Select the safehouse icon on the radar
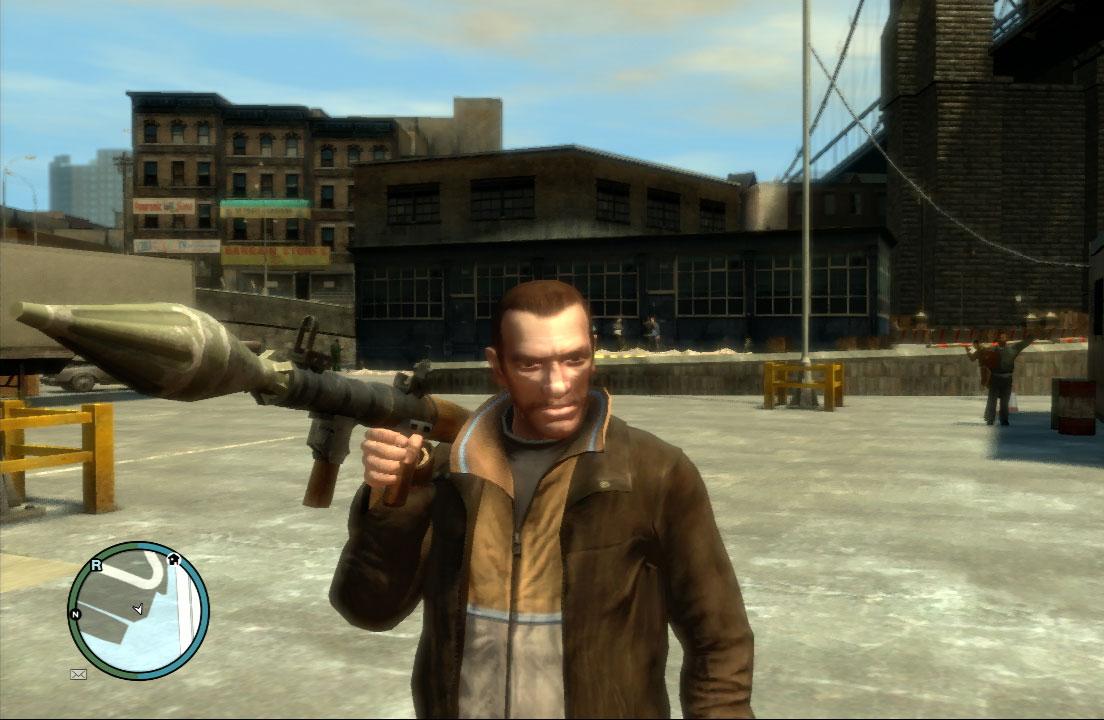The image size is (1104, 720). [x=173, y=559]
